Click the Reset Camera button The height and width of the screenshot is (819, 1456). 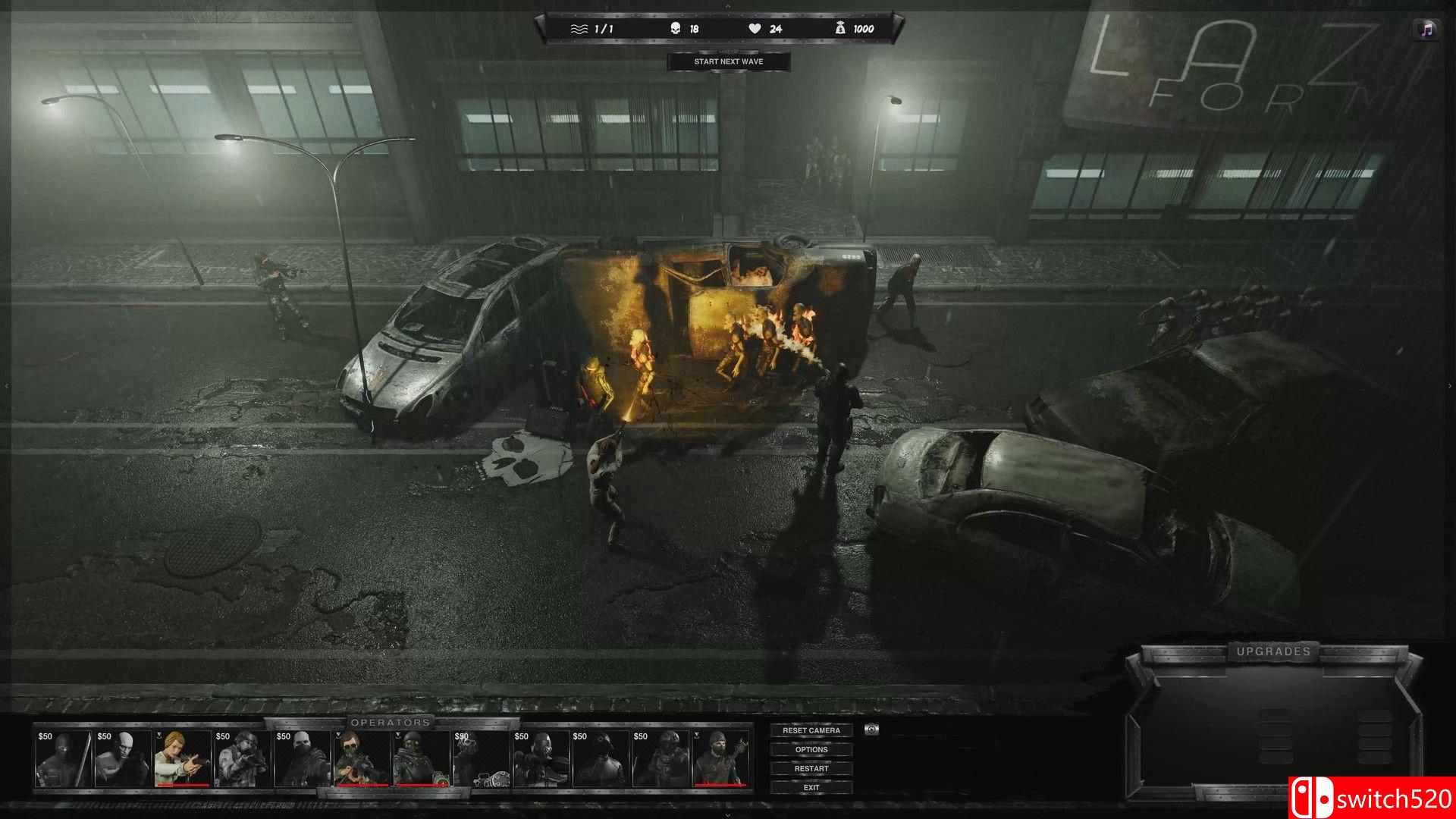point(811,730)
